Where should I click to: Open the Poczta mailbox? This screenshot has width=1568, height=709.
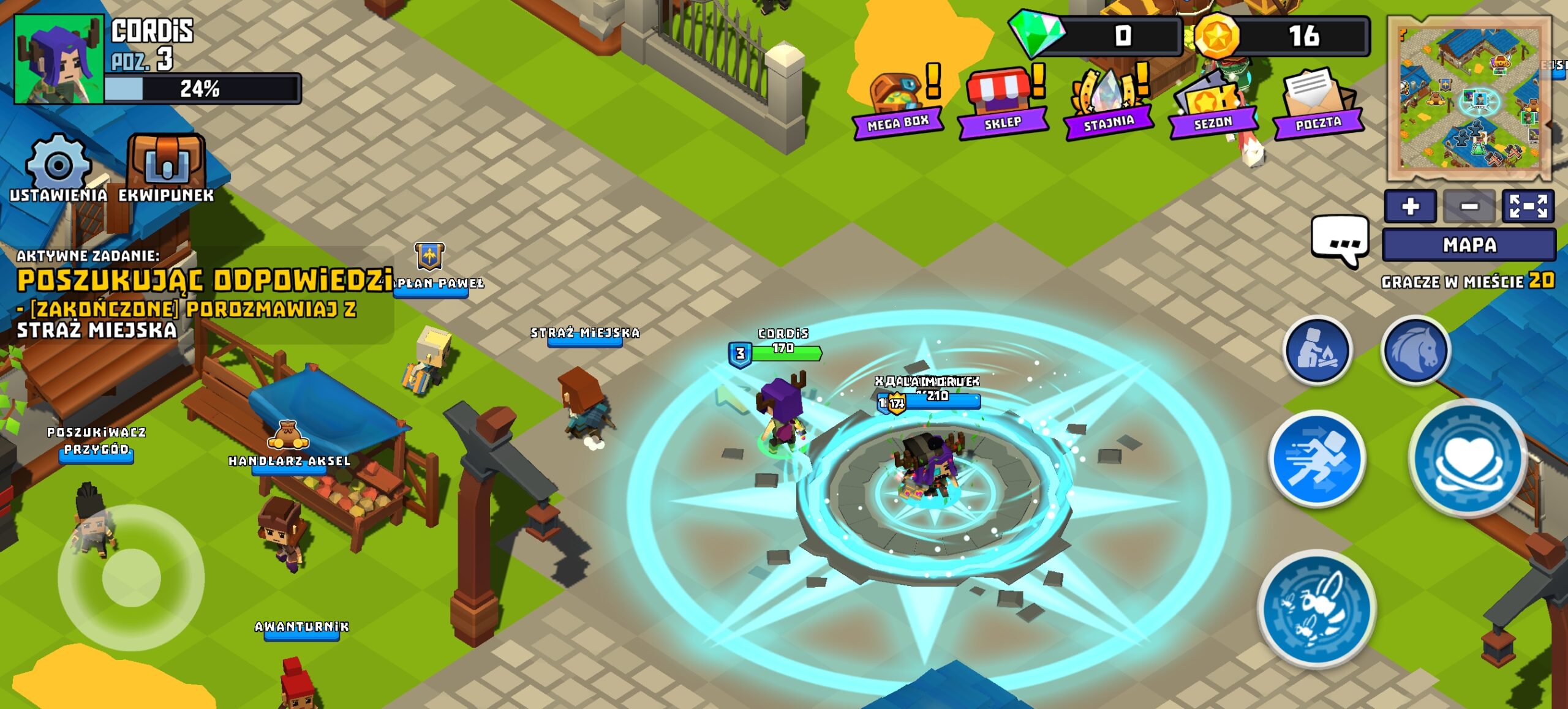pyautogui.click(x=1318, y=102)
